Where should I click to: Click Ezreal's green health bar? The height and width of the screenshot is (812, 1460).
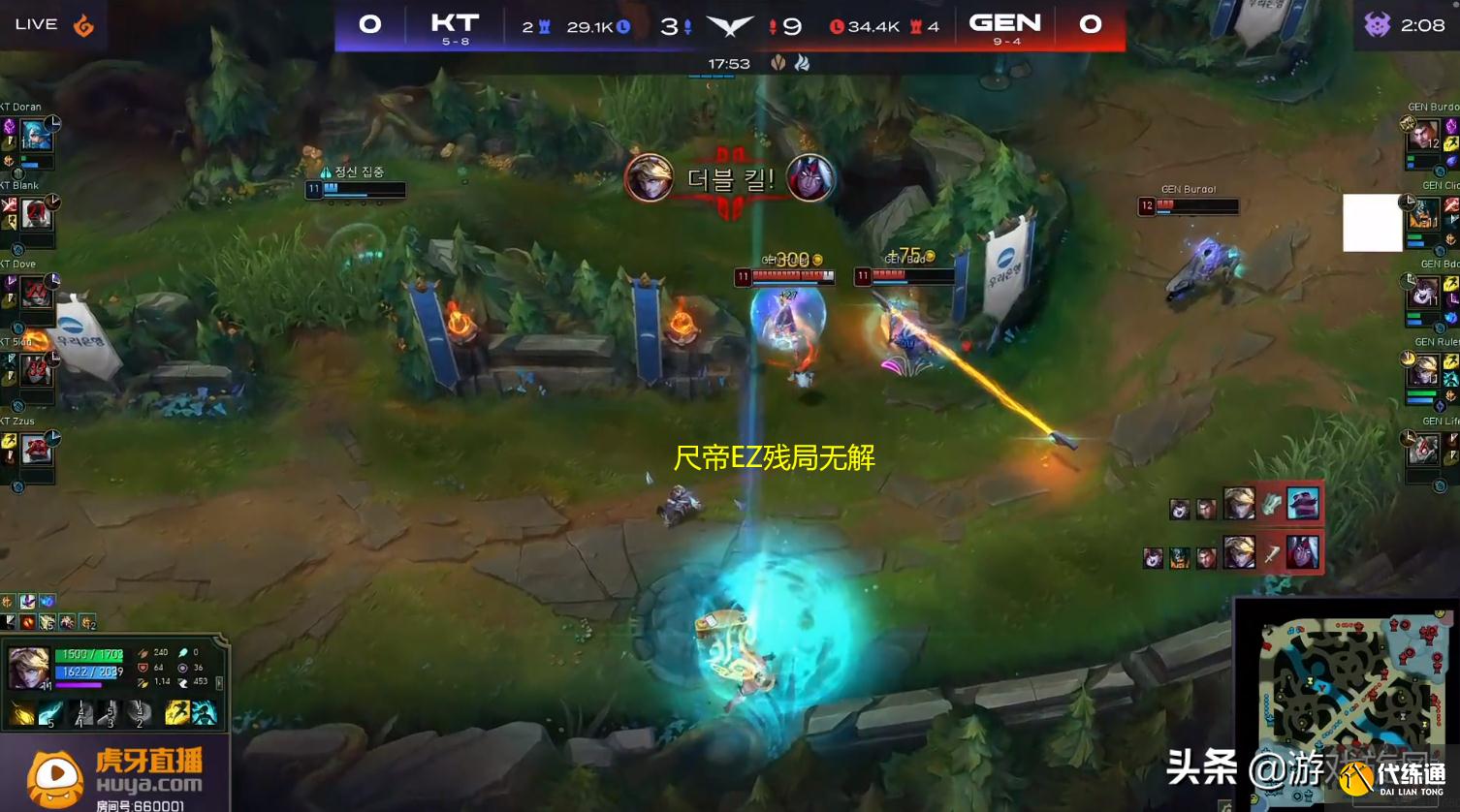[x=87, y=656]
